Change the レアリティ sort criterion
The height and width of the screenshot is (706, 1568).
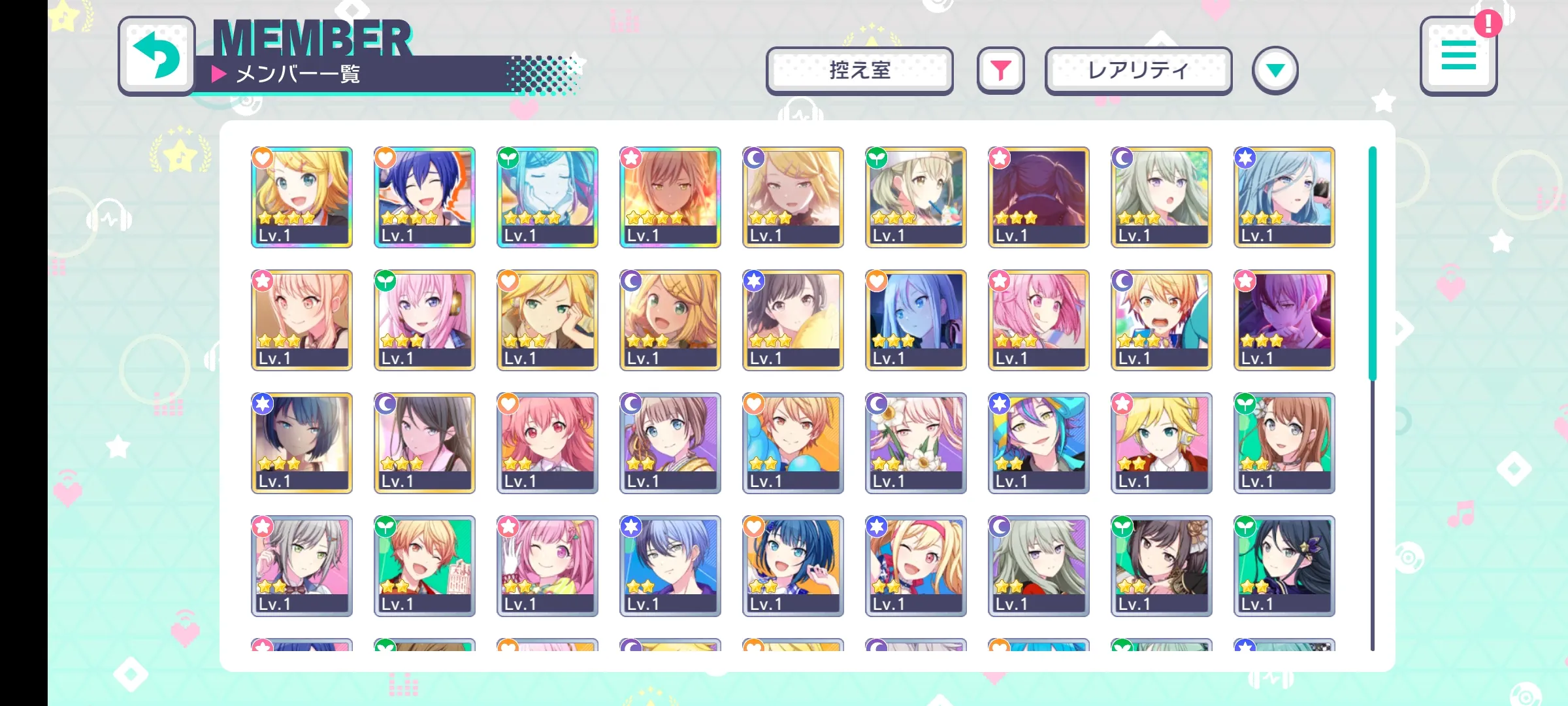(1138, 71)
